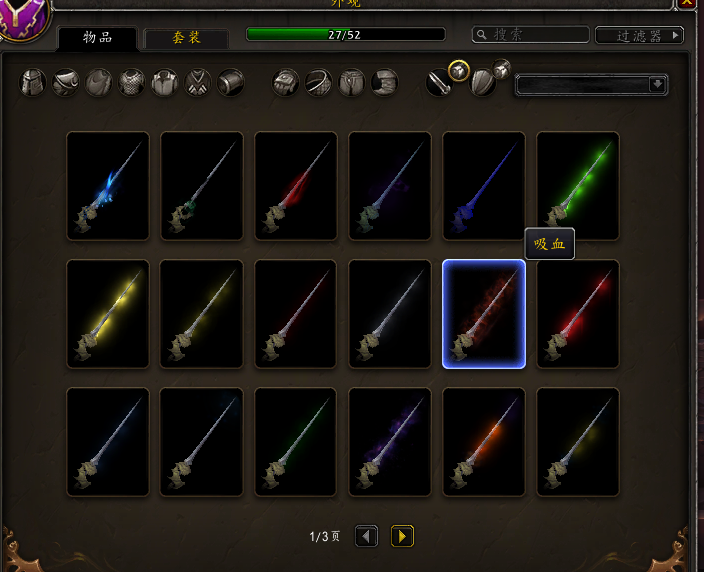Select the boots slot icon
This screenshot has width=704, height=572.
point(385,82)
